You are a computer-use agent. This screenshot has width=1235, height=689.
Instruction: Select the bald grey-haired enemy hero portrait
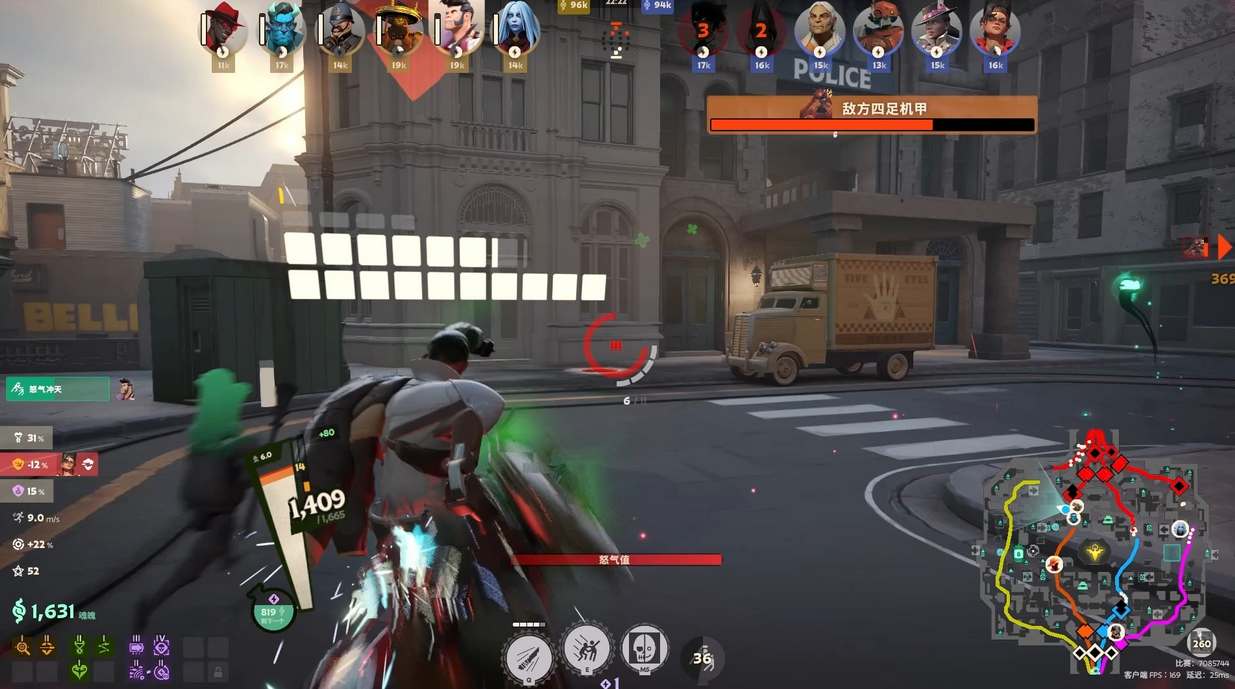click(x=819, y=31)
